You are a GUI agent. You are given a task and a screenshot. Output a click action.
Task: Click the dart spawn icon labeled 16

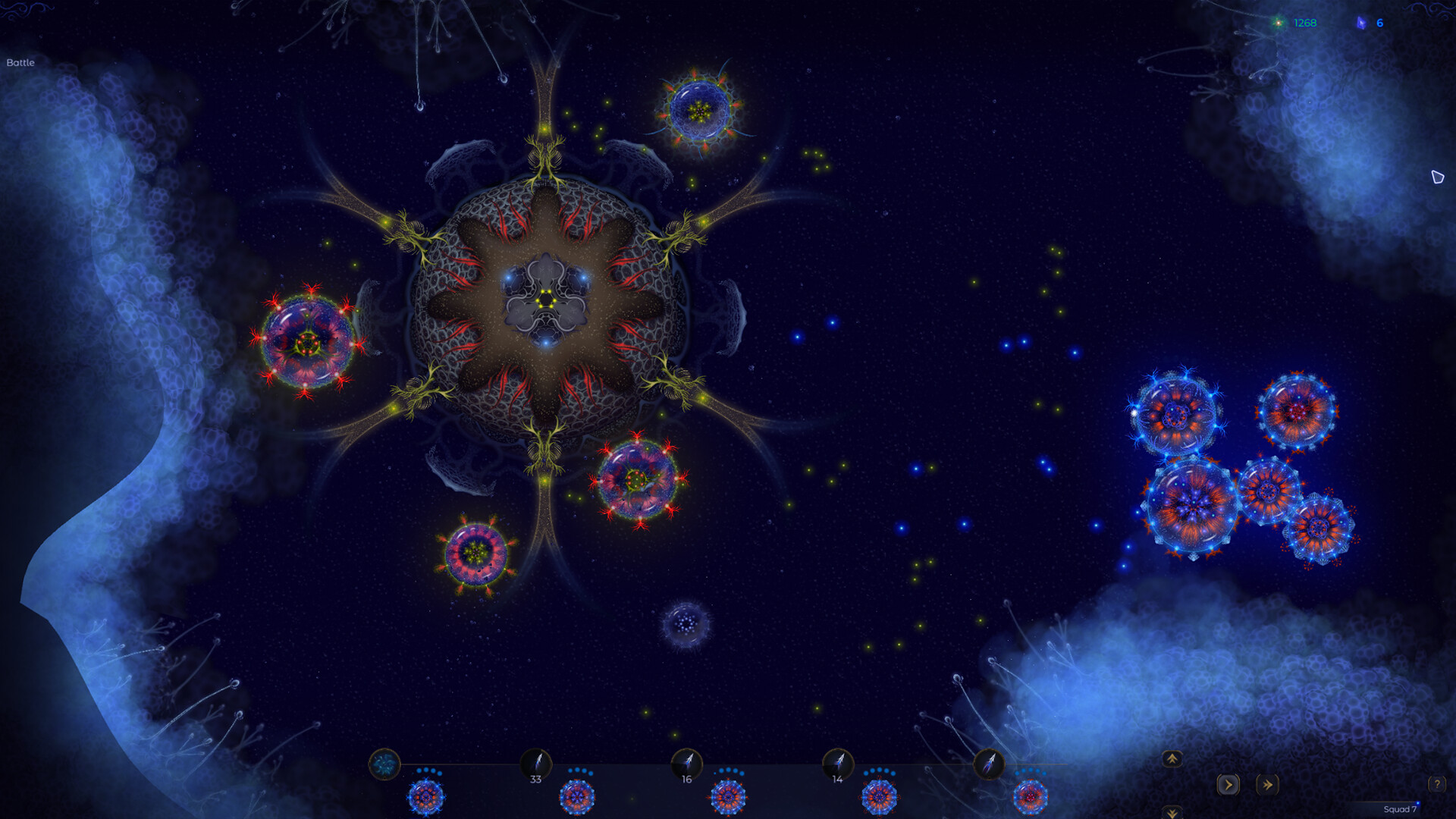(x=688, y=764)
